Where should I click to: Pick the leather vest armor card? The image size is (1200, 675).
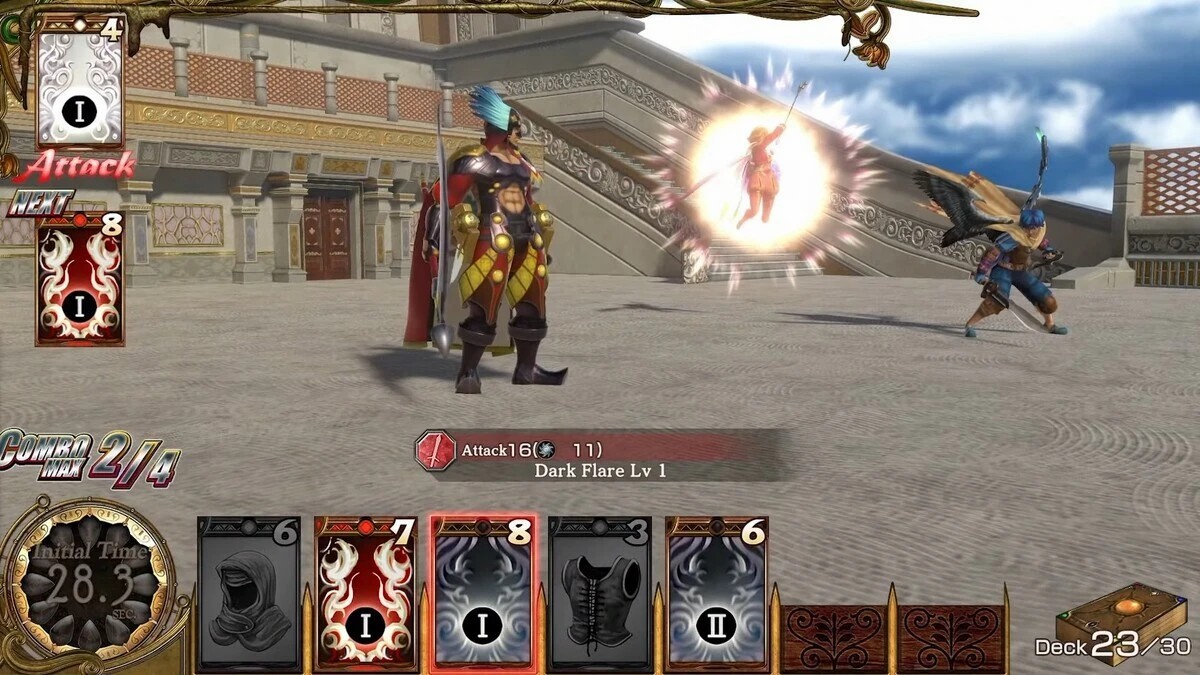600,594
